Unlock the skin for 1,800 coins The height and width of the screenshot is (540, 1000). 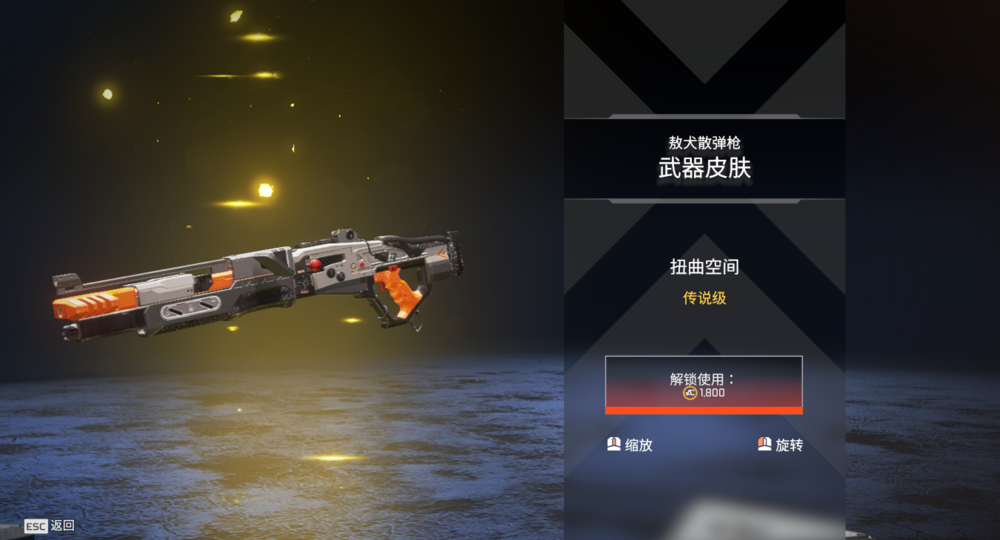click(x=703, y=384)
